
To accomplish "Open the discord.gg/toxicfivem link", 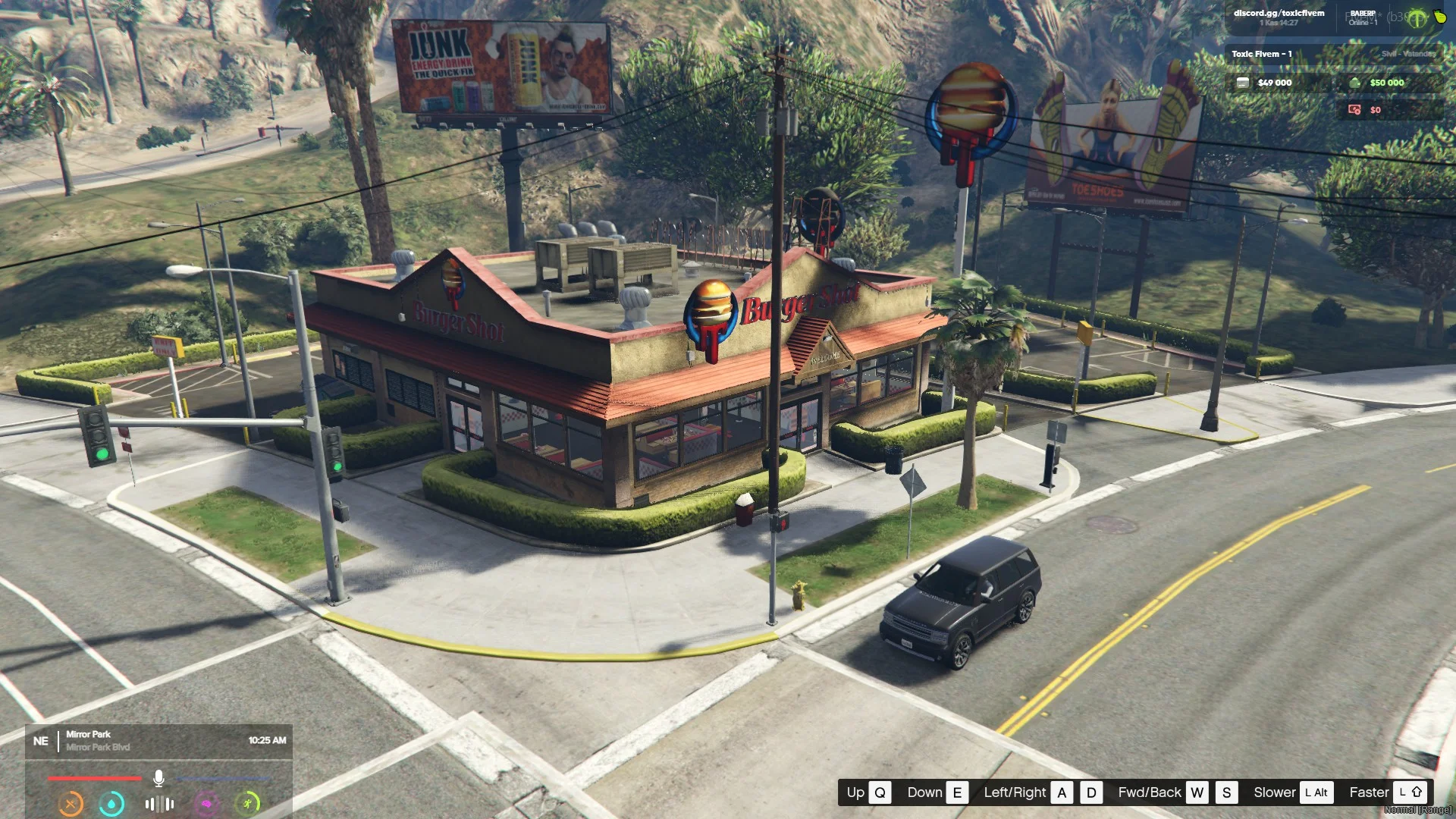I will click(x=1279, y=14).
